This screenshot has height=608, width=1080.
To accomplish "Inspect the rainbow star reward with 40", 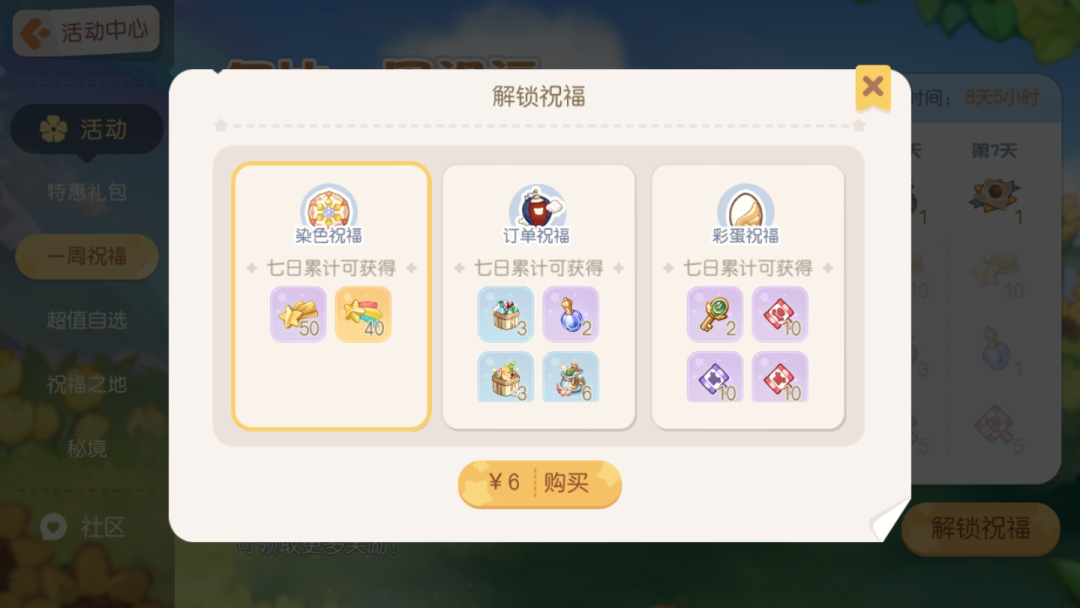I will click(x=363, y=314).
